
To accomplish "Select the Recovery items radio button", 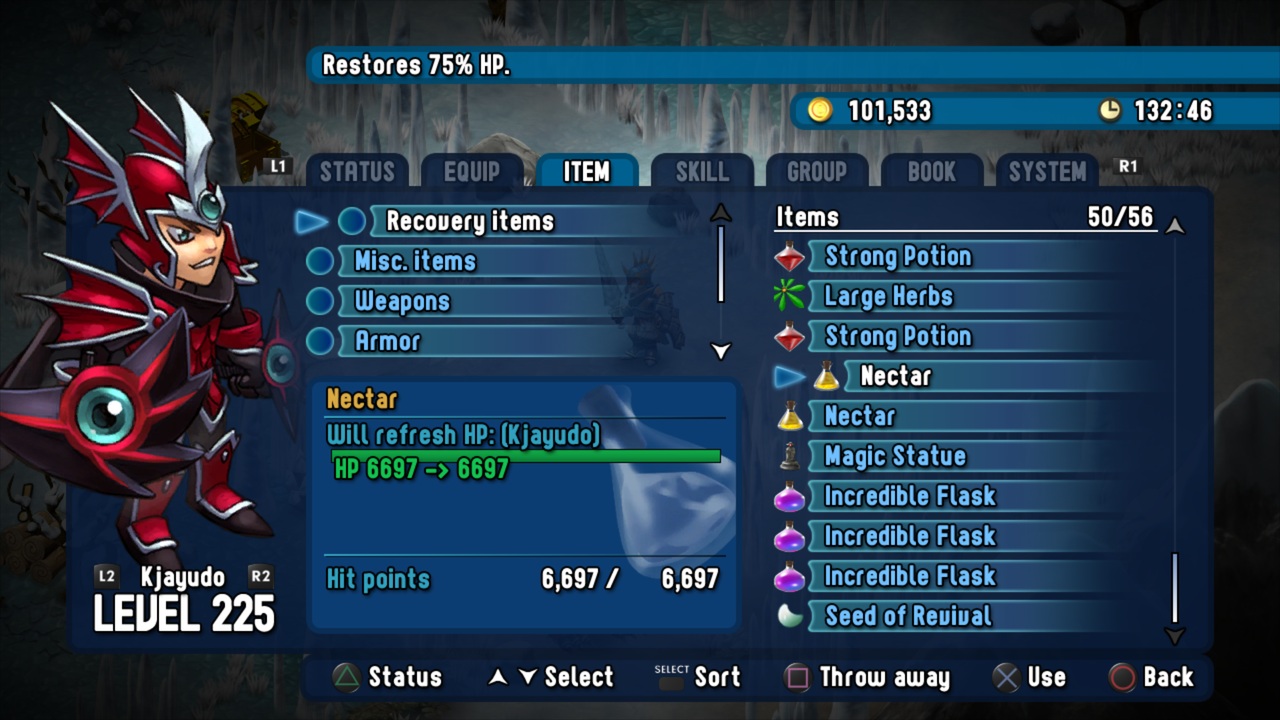I will tap(352, 221).
